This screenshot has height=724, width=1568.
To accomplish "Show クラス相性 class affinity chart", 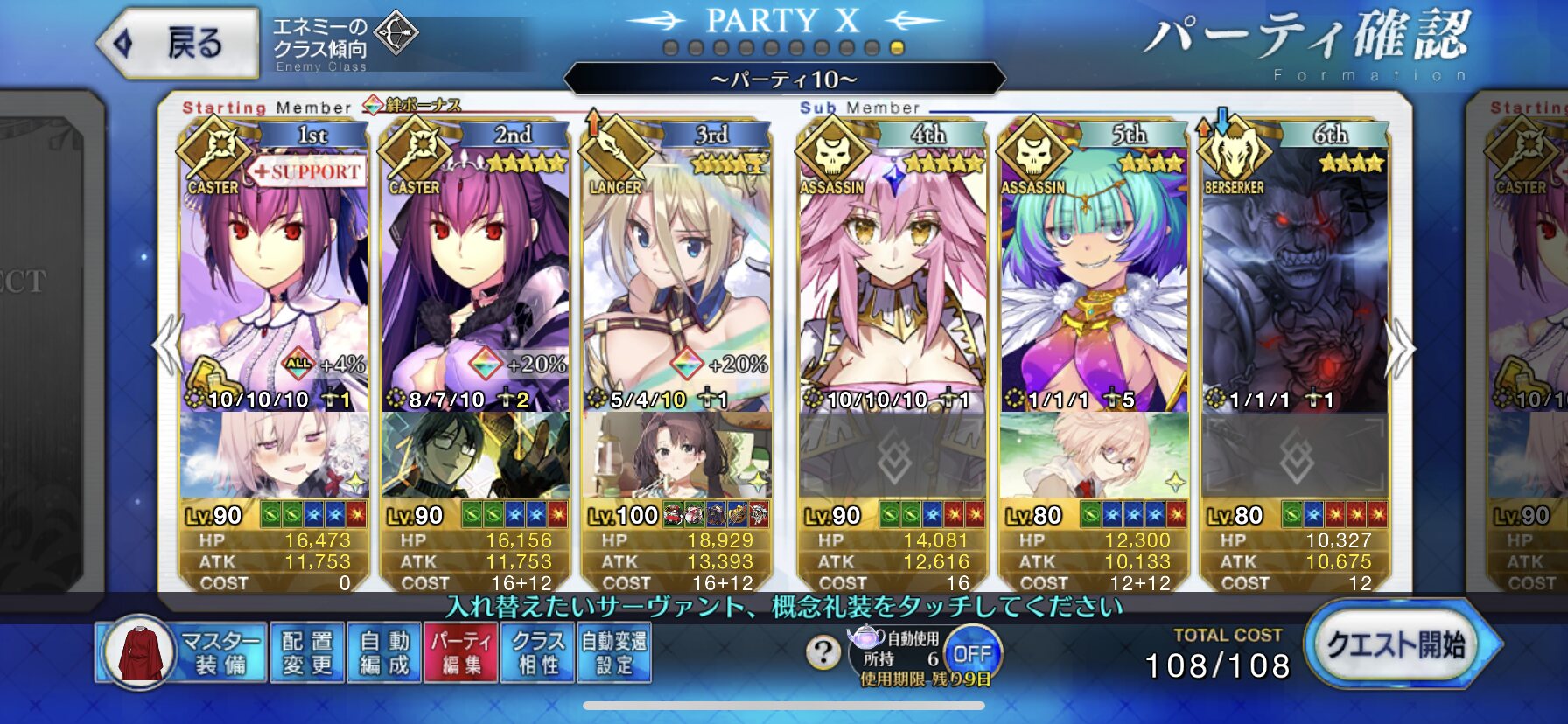I will [537, 652].
